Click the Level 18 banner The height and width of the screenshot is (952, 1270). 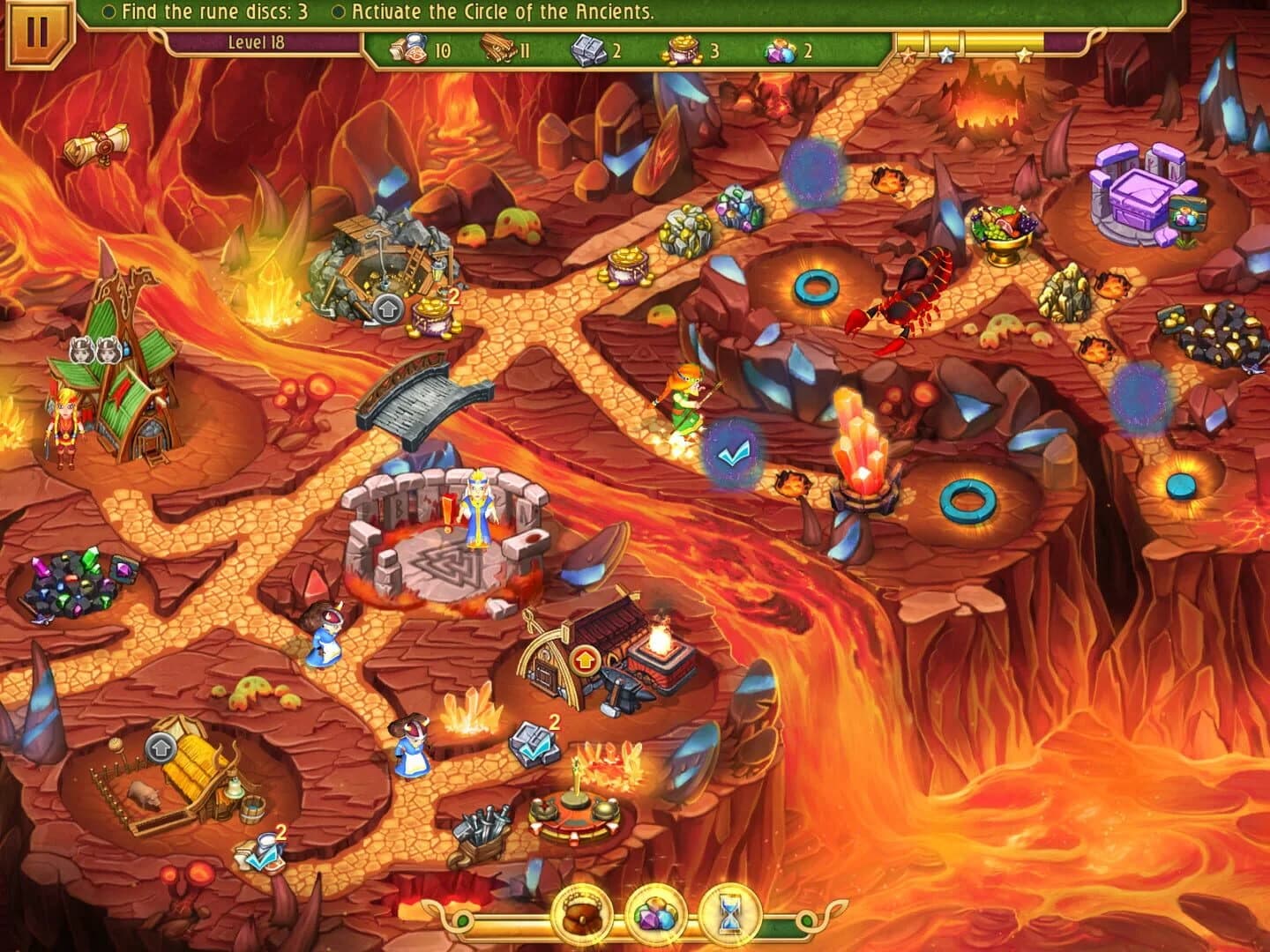(x=258, y=41)
